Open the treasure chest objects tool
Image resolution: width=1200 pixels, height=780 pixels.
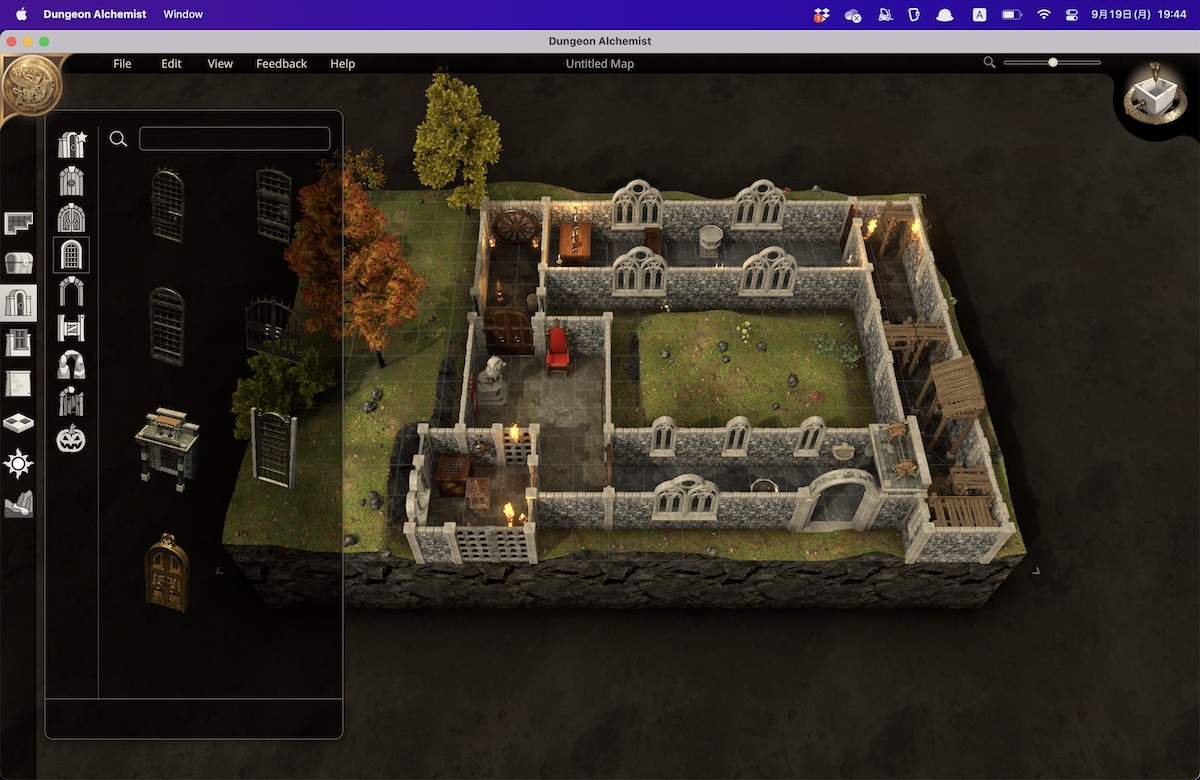(x=19, y=262)
